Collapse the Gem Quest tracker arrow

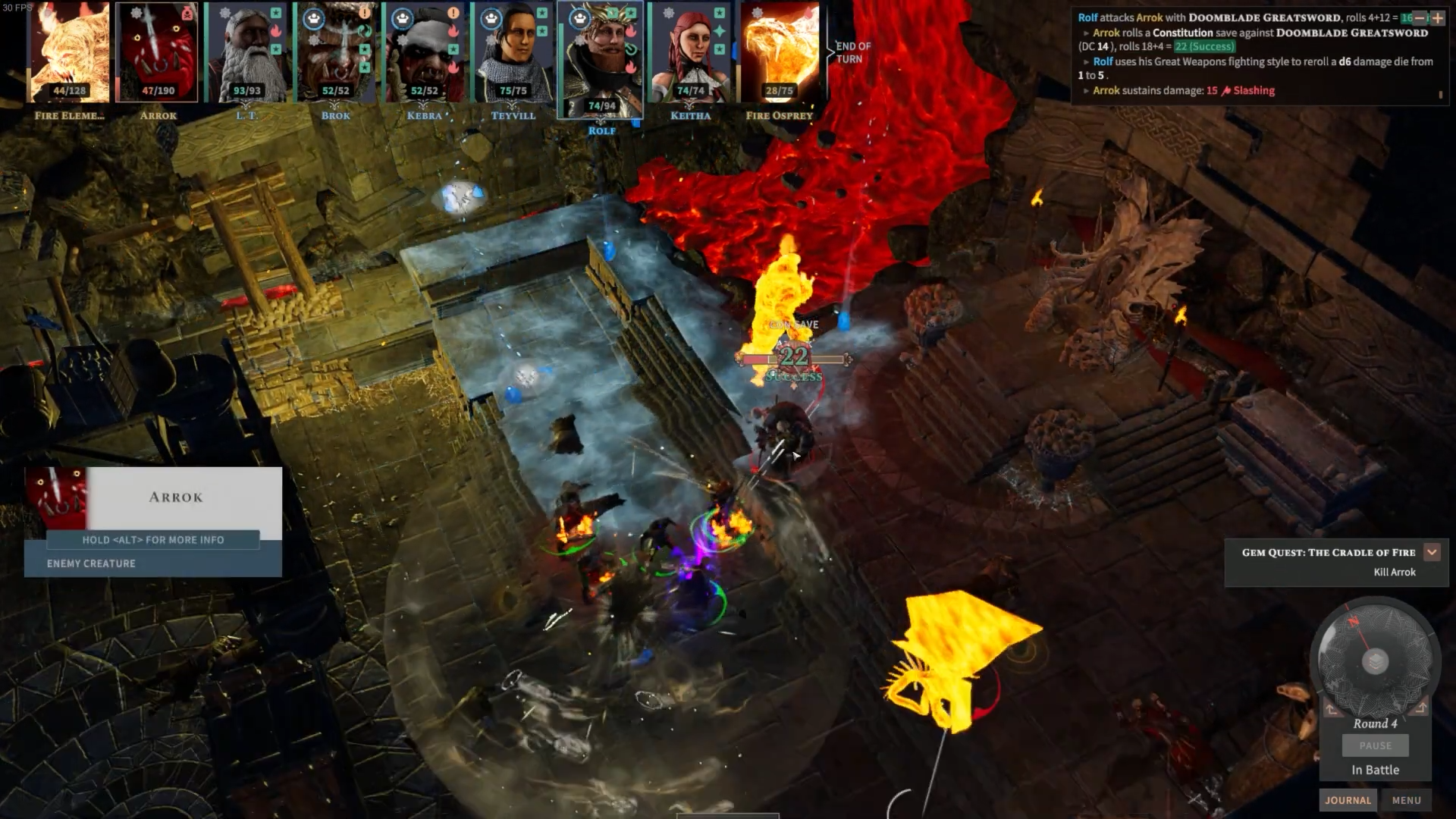coord(1432,552)
